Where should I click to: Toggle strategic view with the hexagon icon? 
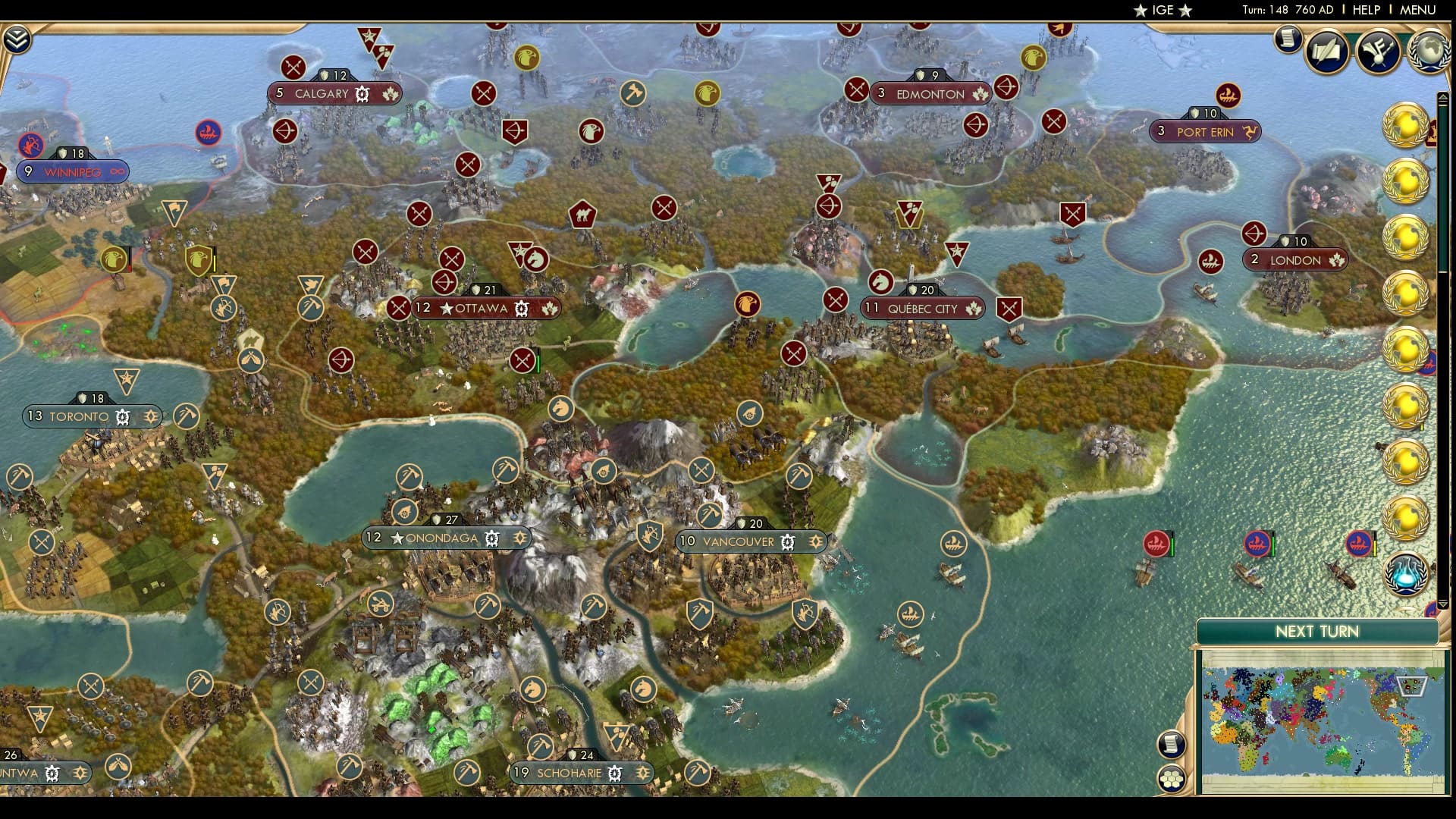tap(1172, 778)
